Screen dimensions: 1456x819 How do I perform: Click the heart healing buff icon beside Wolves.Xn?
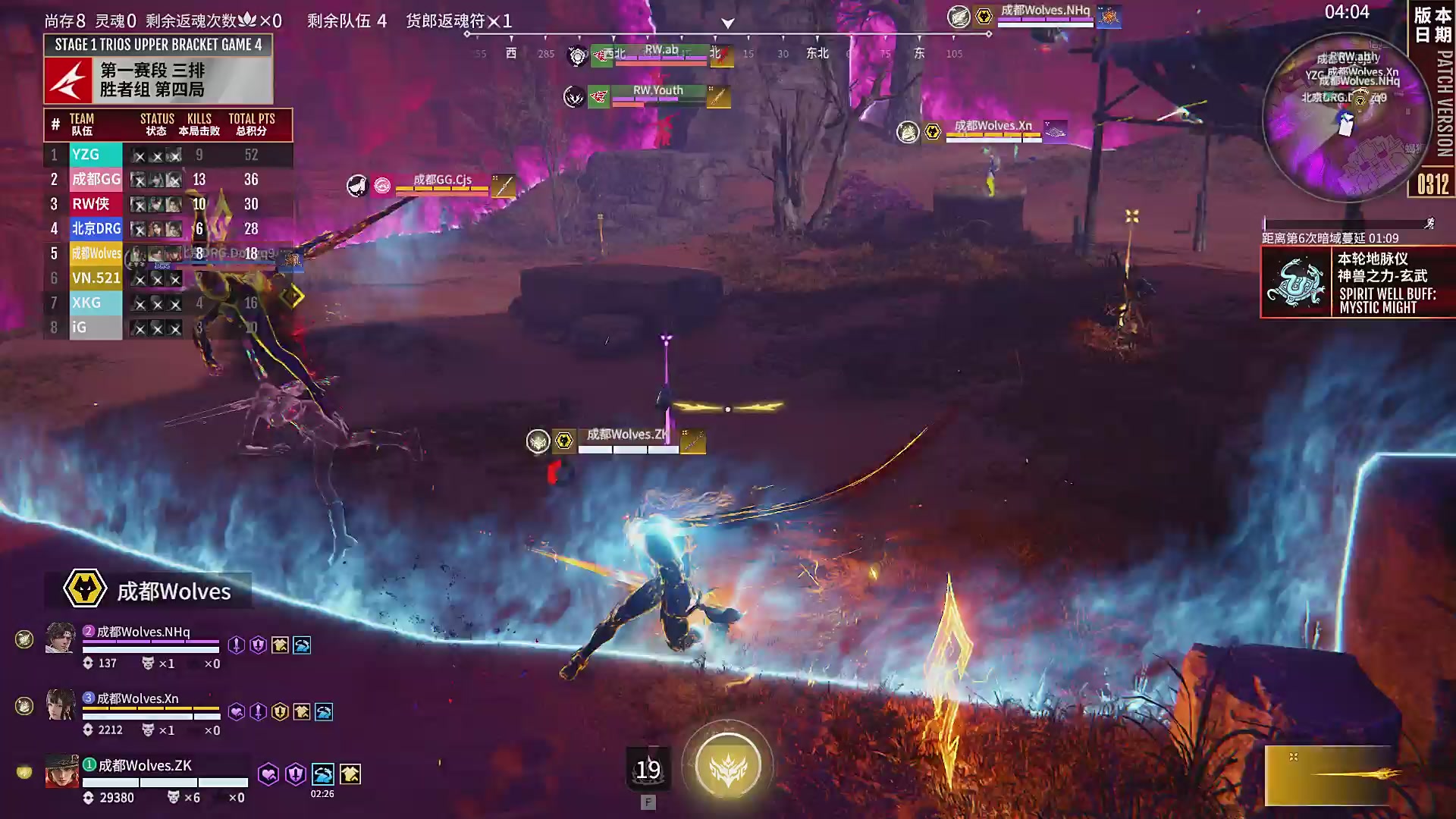click(236, 711)
